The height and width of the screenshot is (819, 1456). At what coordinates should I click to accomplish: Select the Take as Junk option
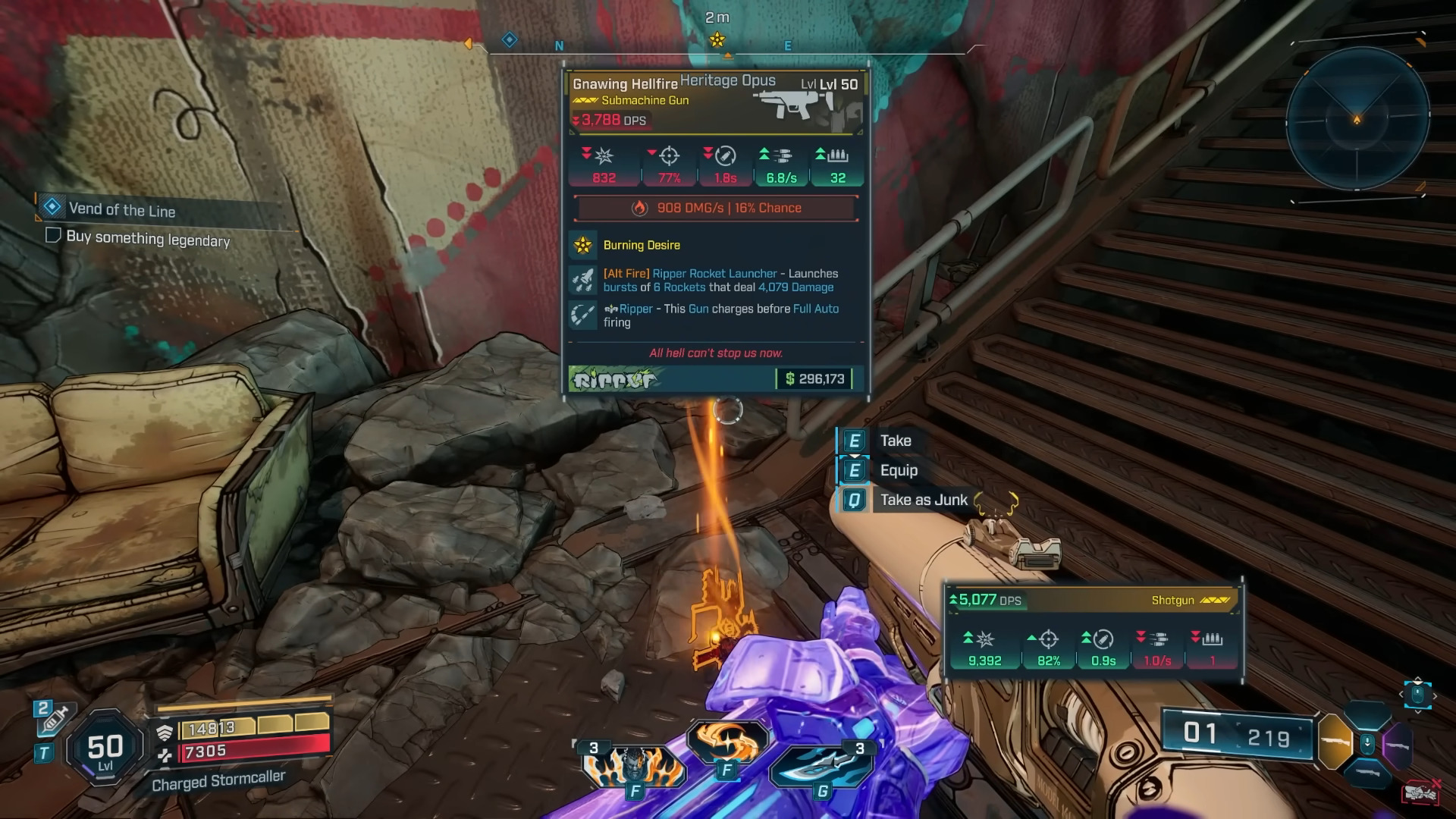[x=923, y=500]
